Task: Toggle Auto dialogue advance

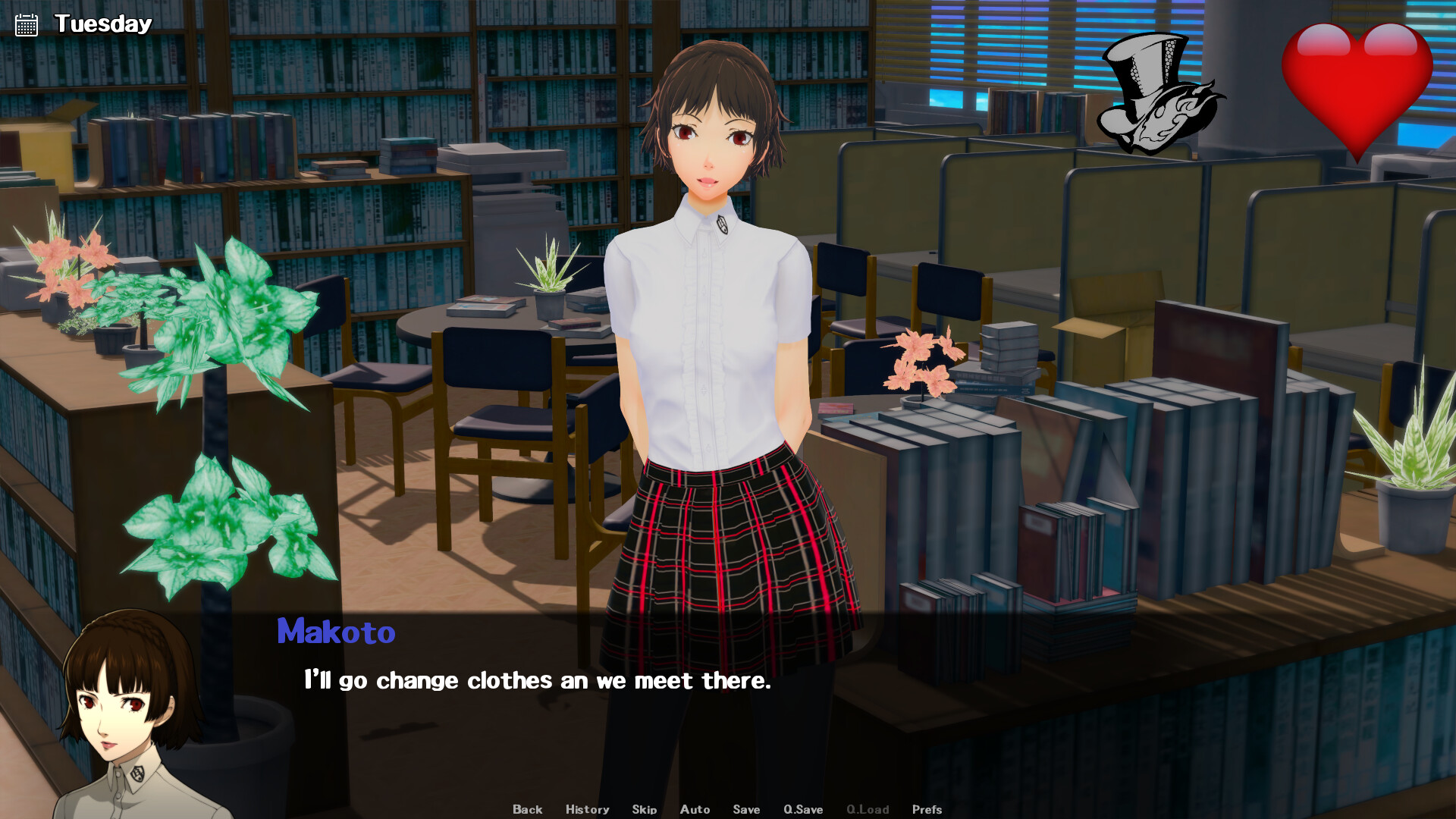Action: click(695, 809)
